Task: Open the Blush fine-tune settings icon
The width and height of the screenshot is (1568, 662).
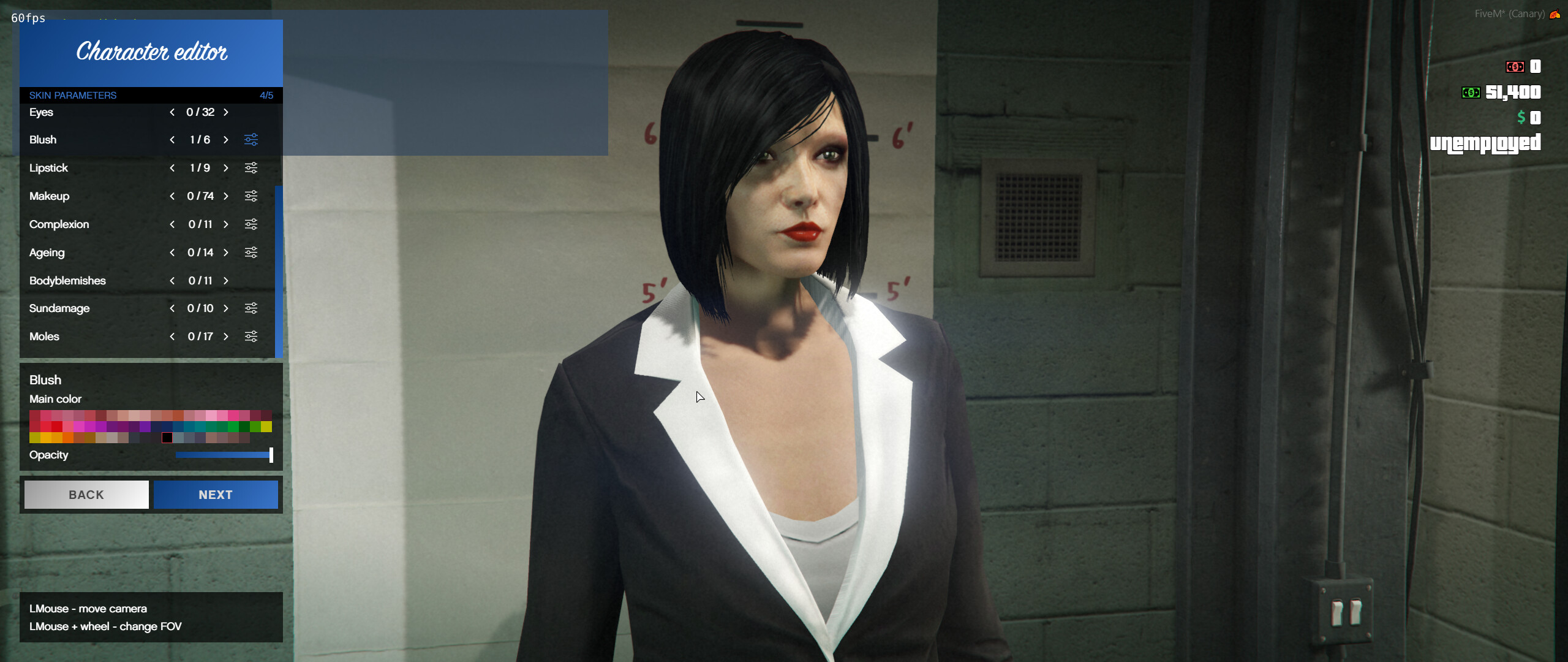Action: pos(251,140)
